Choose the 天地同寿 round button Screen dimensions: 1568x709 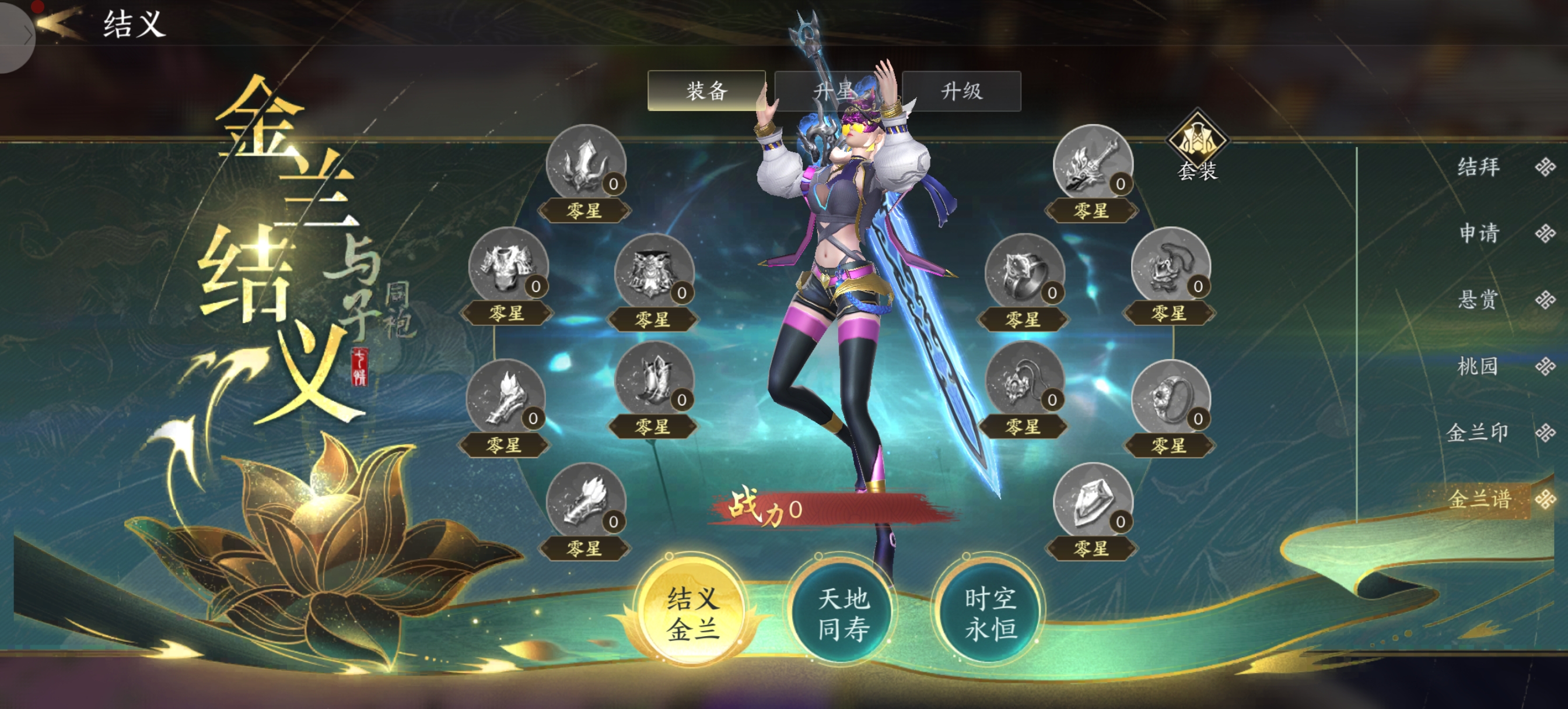pos(842,613)
